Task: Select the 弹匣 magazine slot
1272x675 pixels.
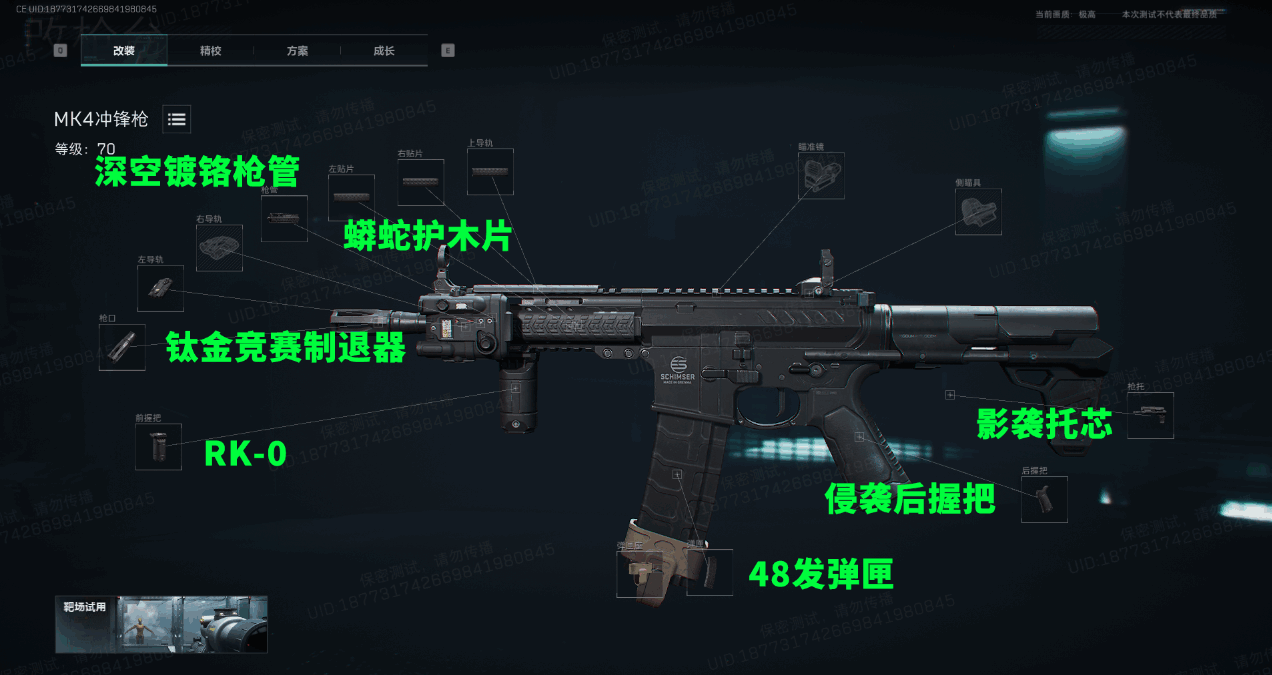Action: point(710,572)
